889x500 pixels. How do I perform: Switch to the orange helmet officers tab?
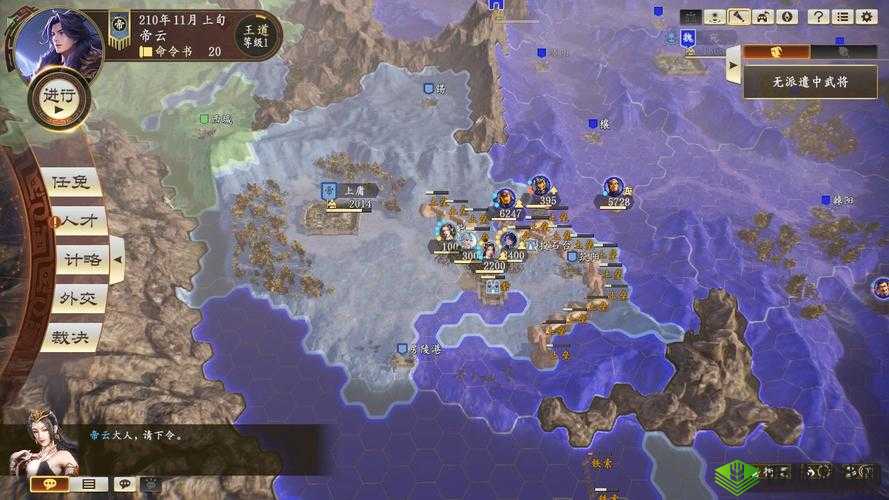(774, 50)
